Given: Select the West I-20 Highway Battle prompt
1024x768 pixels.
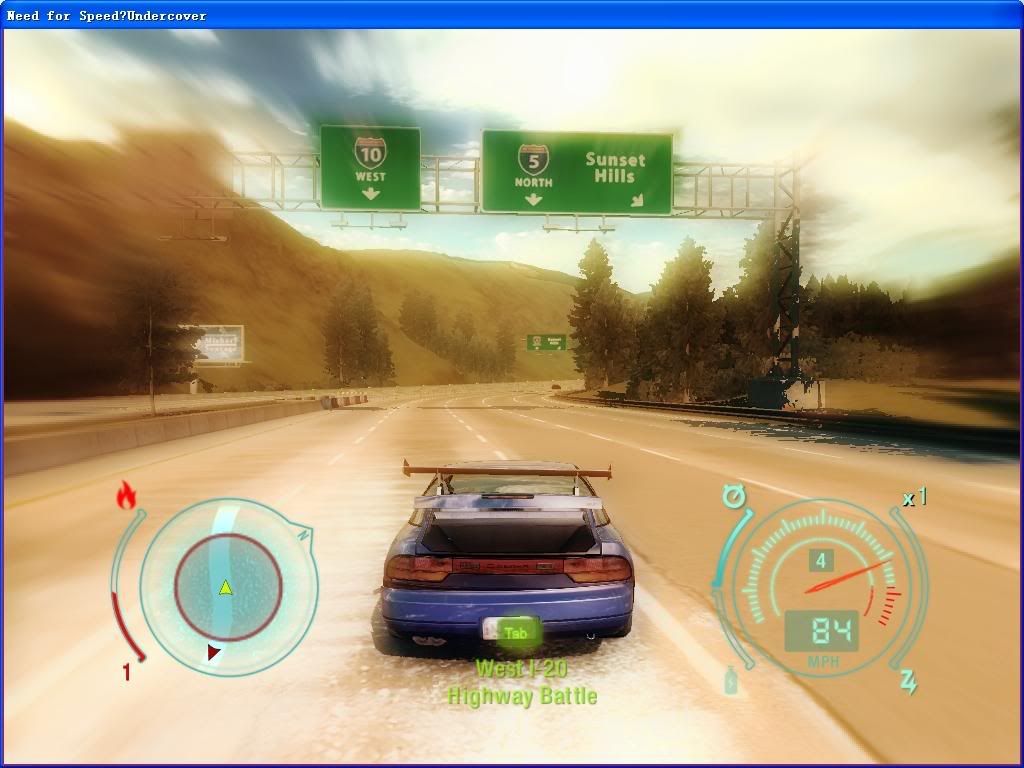Looking at the screenshot, I should coord(521,682).
